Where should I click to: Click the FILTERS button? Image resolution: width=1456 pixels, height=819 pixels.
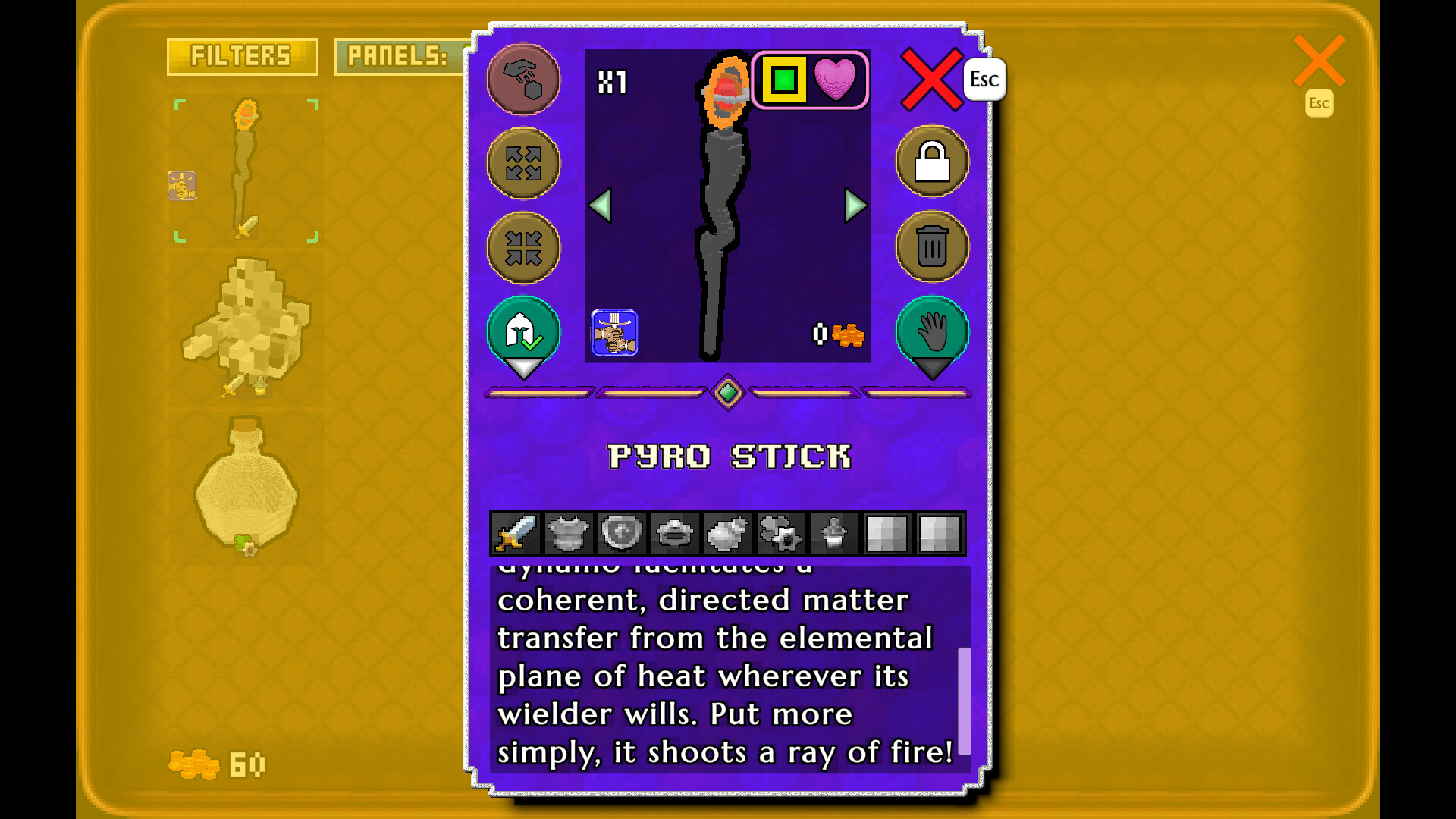[242, 57]
